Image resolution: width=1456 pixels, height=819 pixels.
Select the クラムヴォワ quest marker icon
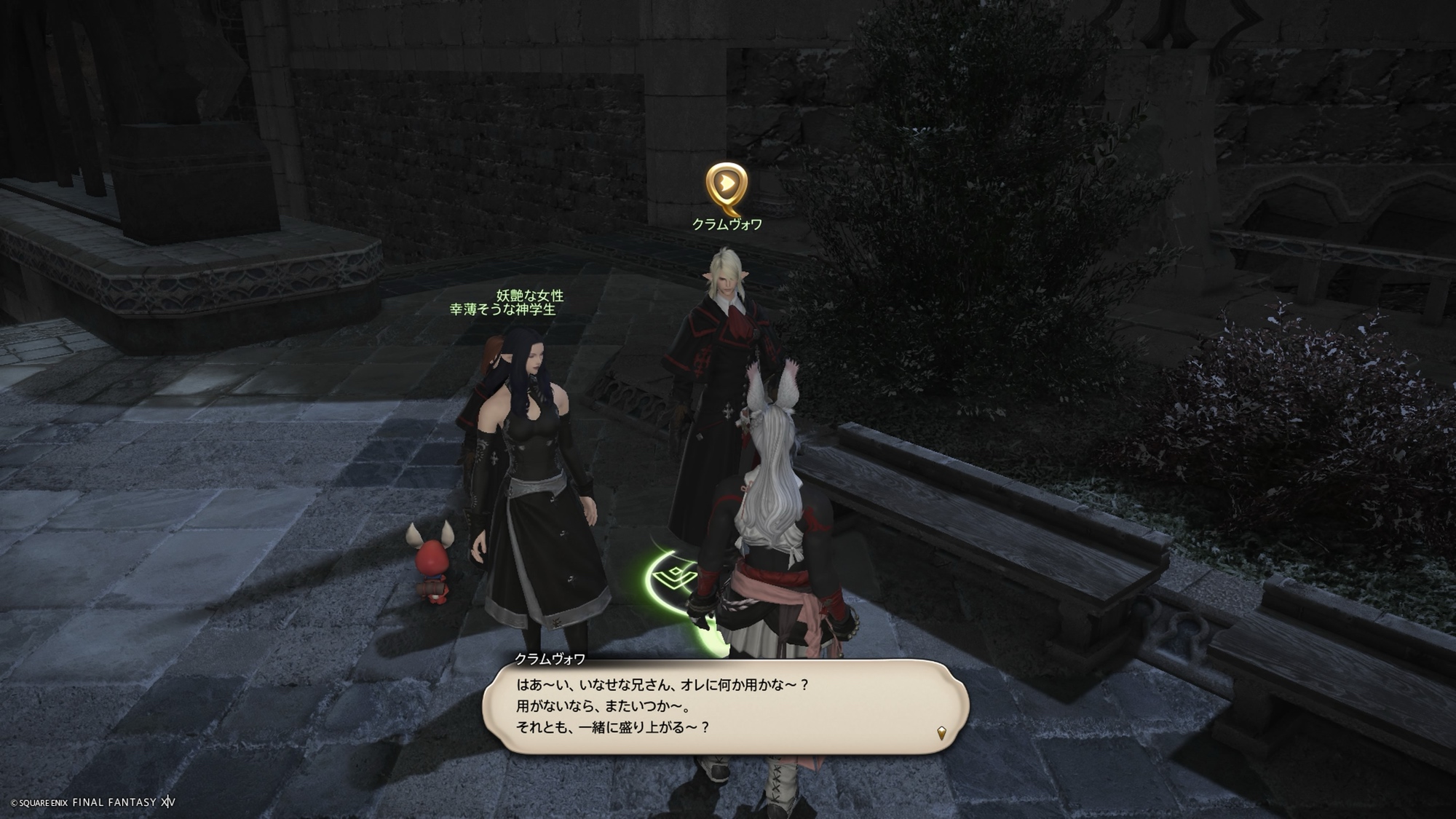[x=726, y=186]
